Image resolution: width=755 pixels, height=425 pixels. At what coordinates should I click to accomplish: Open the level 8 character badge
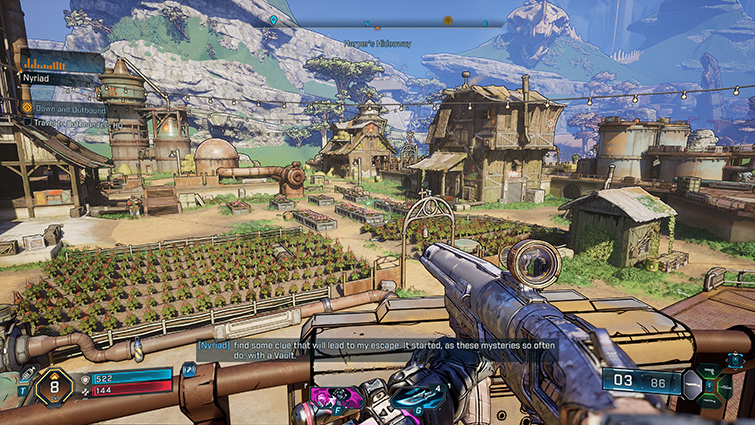coord(54,384)
